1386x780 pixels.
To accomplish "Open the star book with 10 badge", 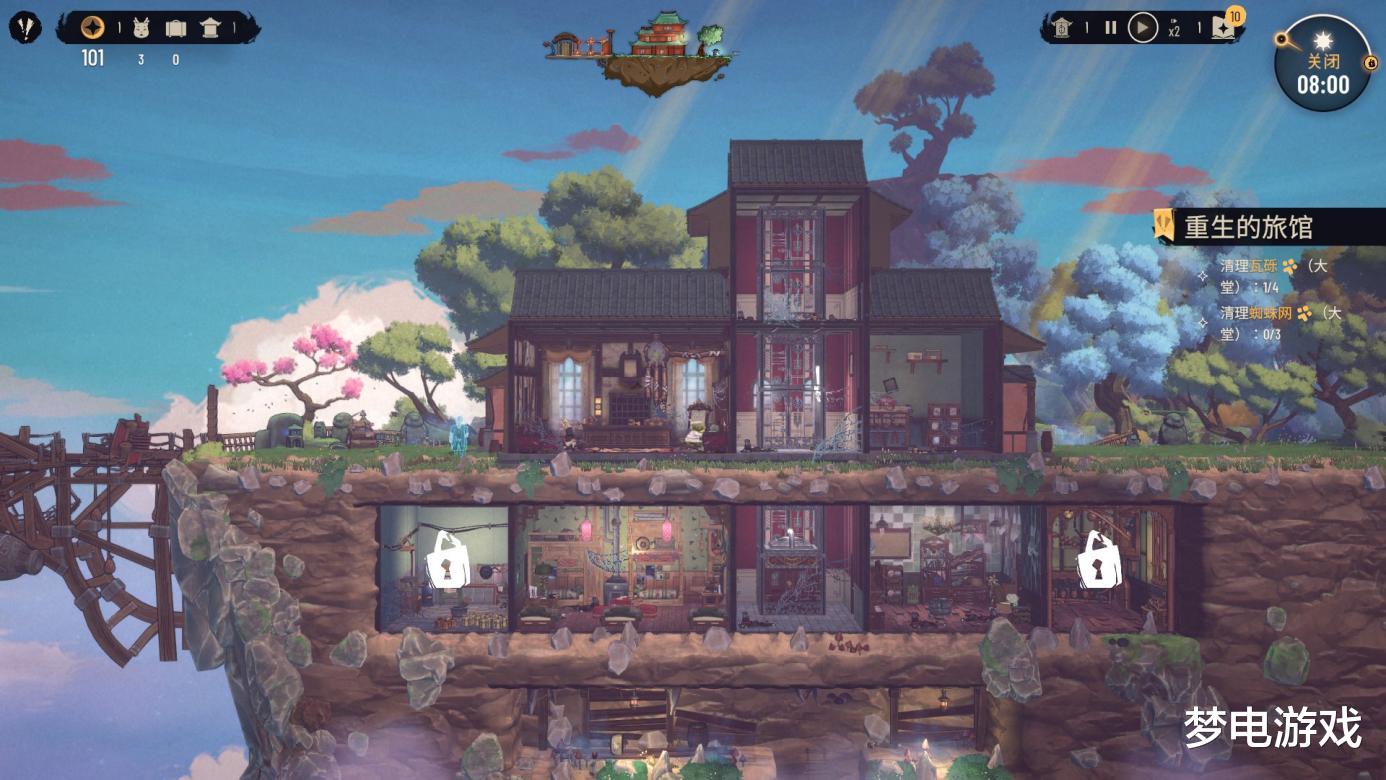I will pyautogui.click(x=1223, y=27).
